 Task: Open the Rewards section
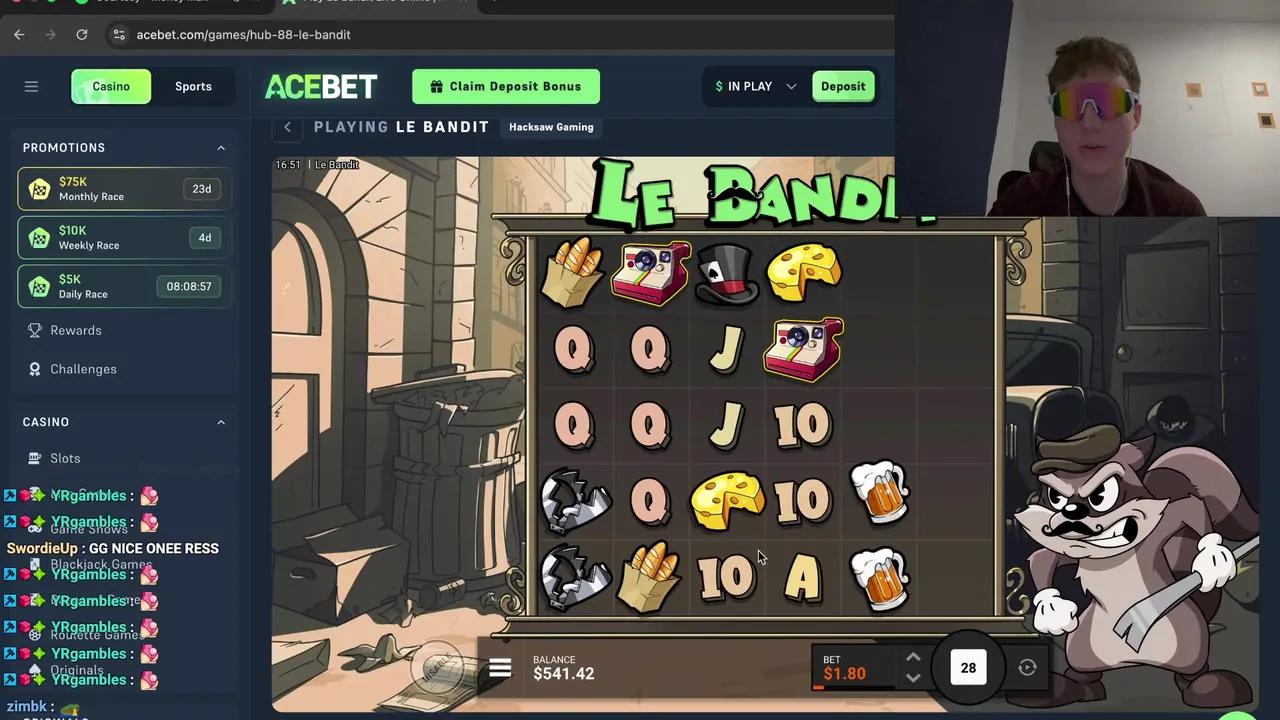pos(76,330)
